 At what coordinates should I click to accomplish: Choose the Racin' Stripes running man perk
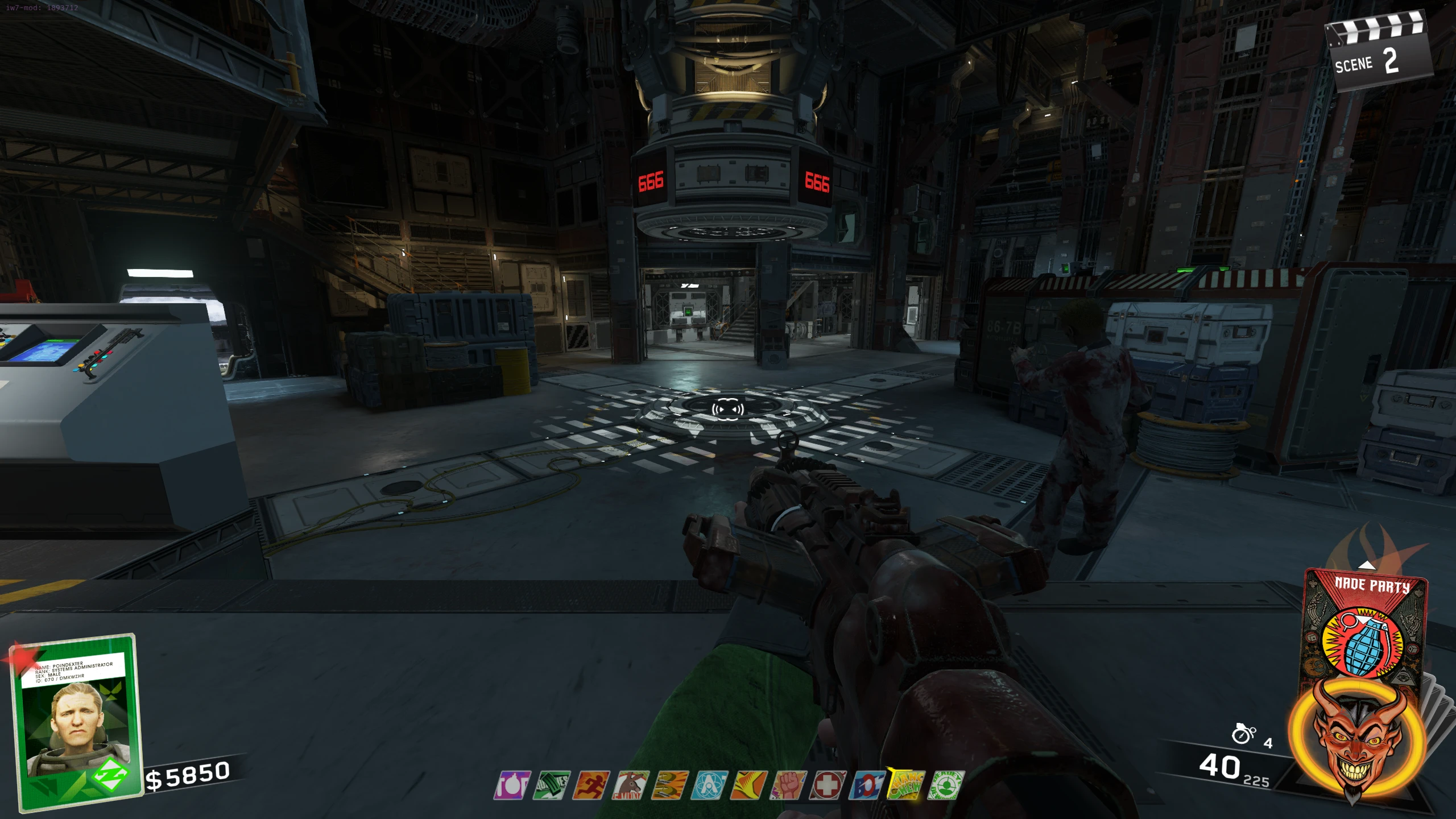click(x=591, y=785)
